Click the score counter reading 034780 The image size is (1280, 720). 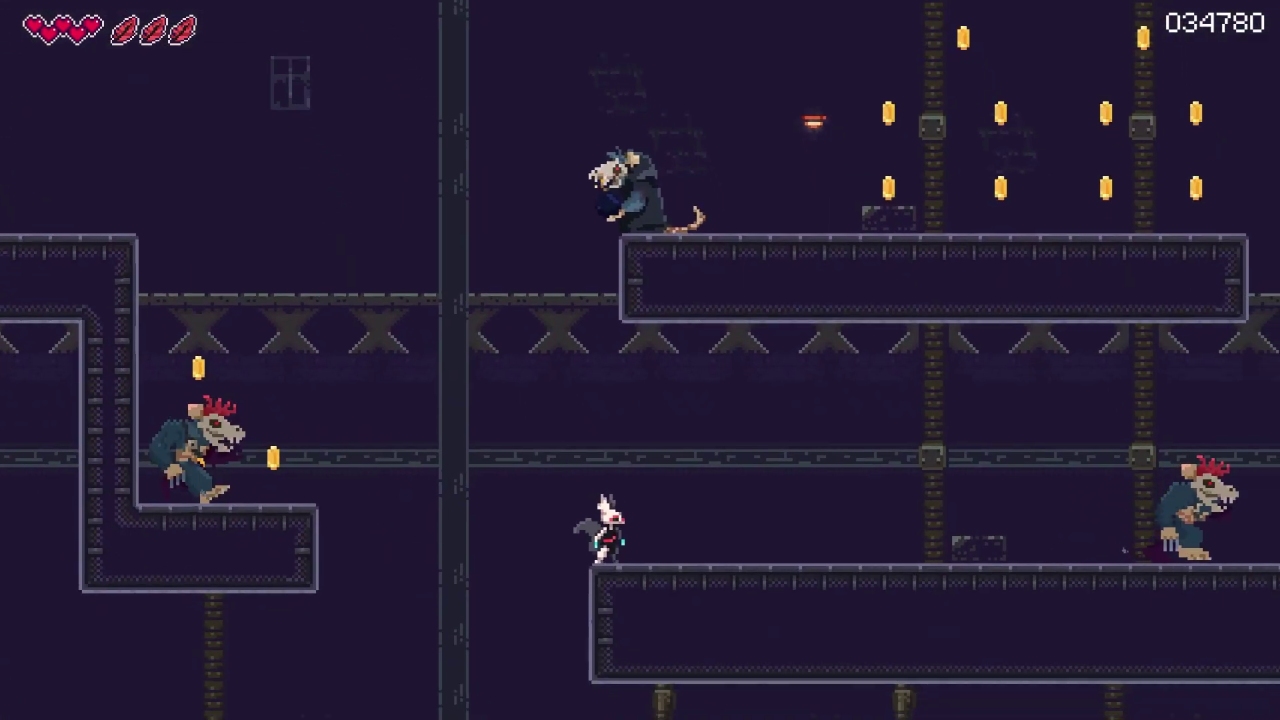(1214, 23)
